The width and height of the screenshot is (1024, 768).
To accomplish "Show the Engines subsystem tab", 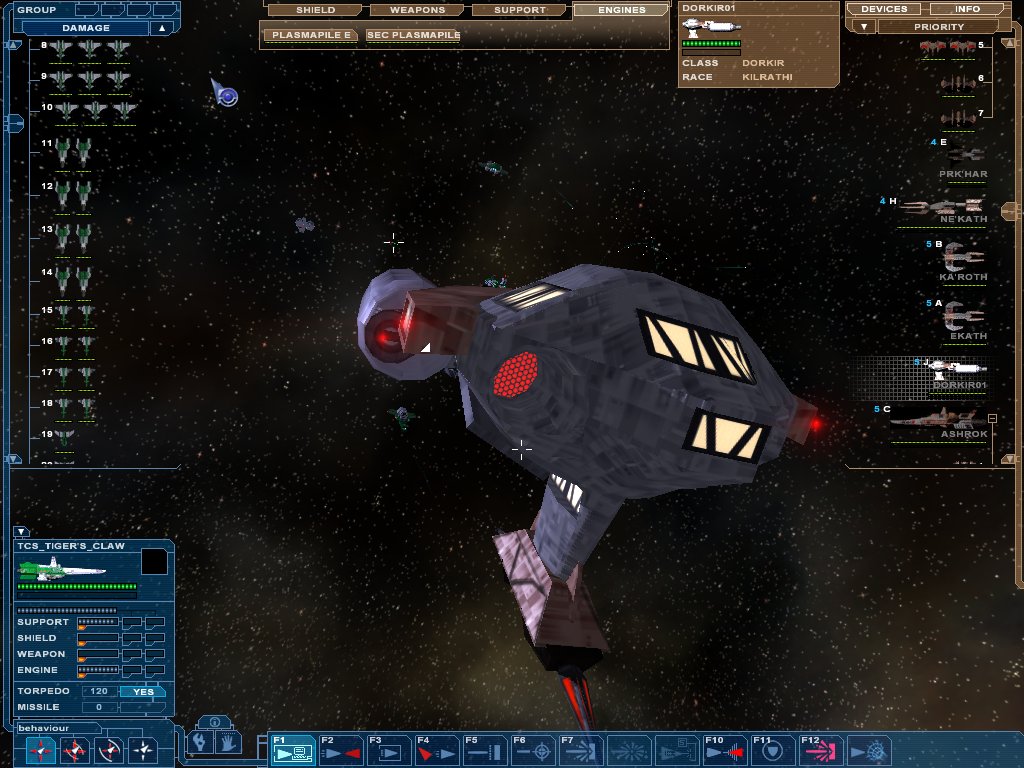I will pos(621,10).
